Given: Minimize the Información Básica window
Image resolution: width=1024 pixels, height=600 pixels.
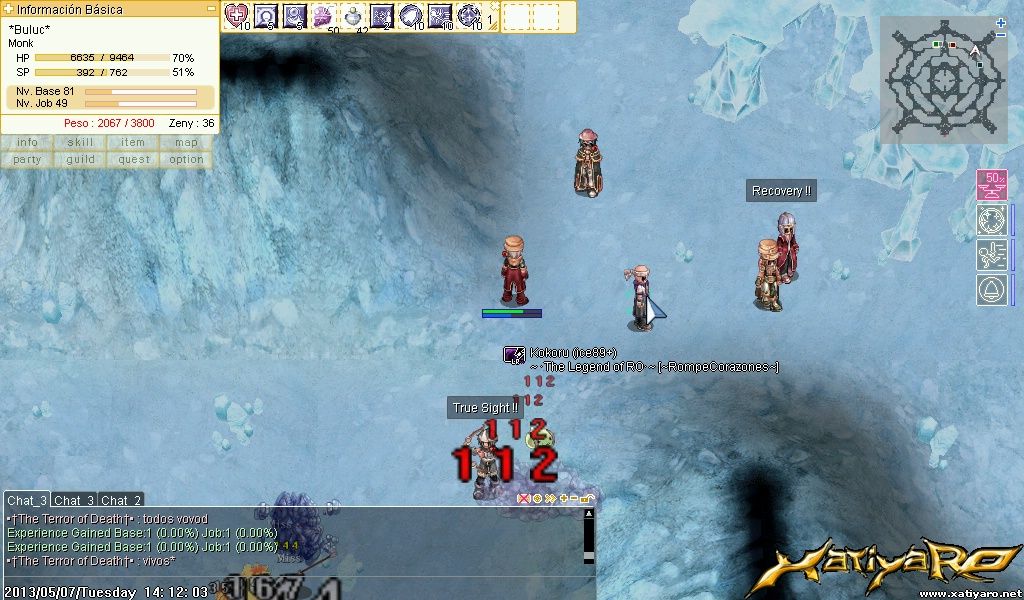Looking at the screenshot, I should click(211, 9).
